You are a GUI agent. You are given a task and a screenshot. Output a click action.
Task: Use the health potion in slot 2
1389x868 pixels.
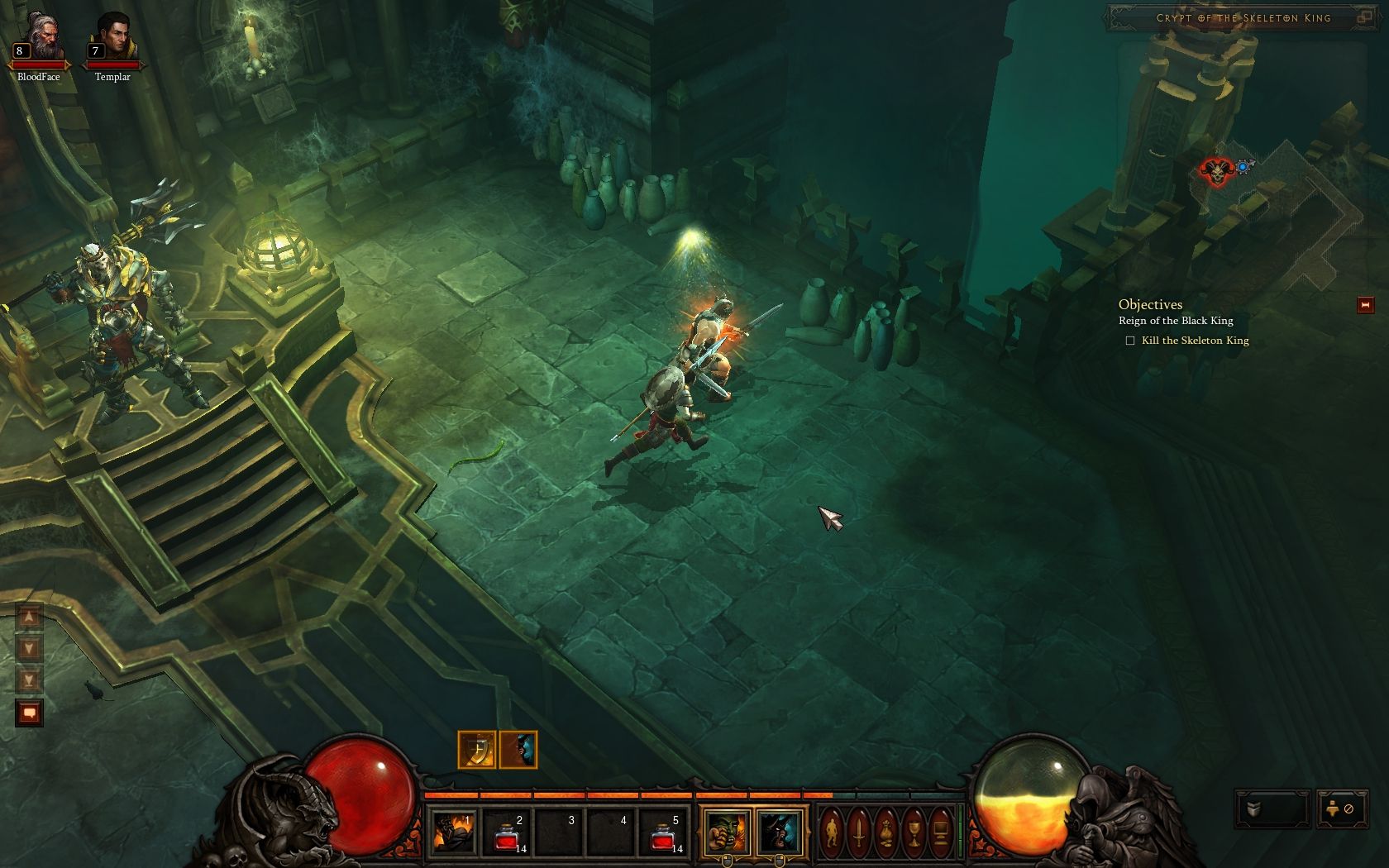506,831
